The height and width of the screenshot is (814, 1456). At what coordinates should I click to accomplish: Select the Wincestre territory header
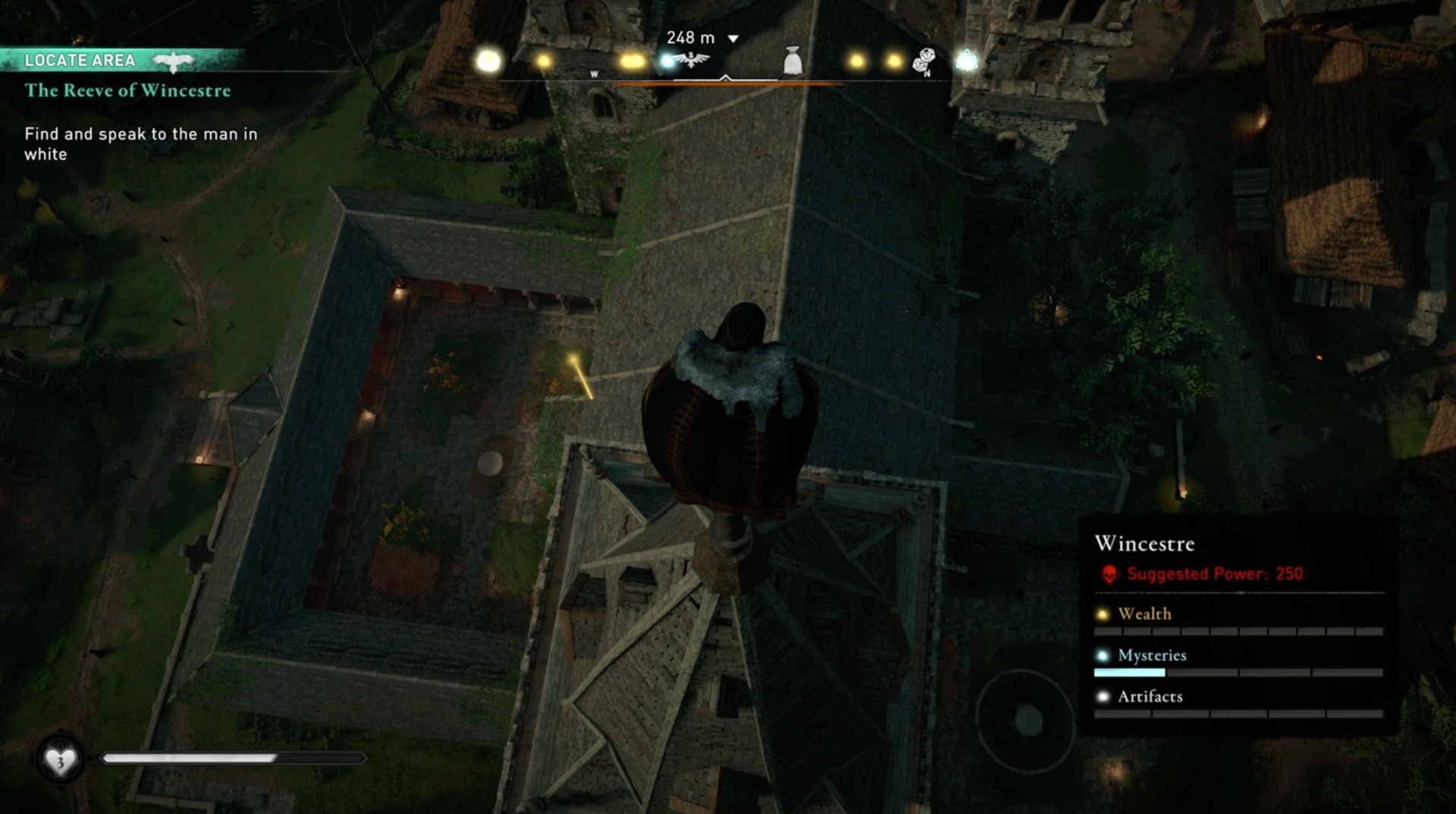coord(1145,543)
